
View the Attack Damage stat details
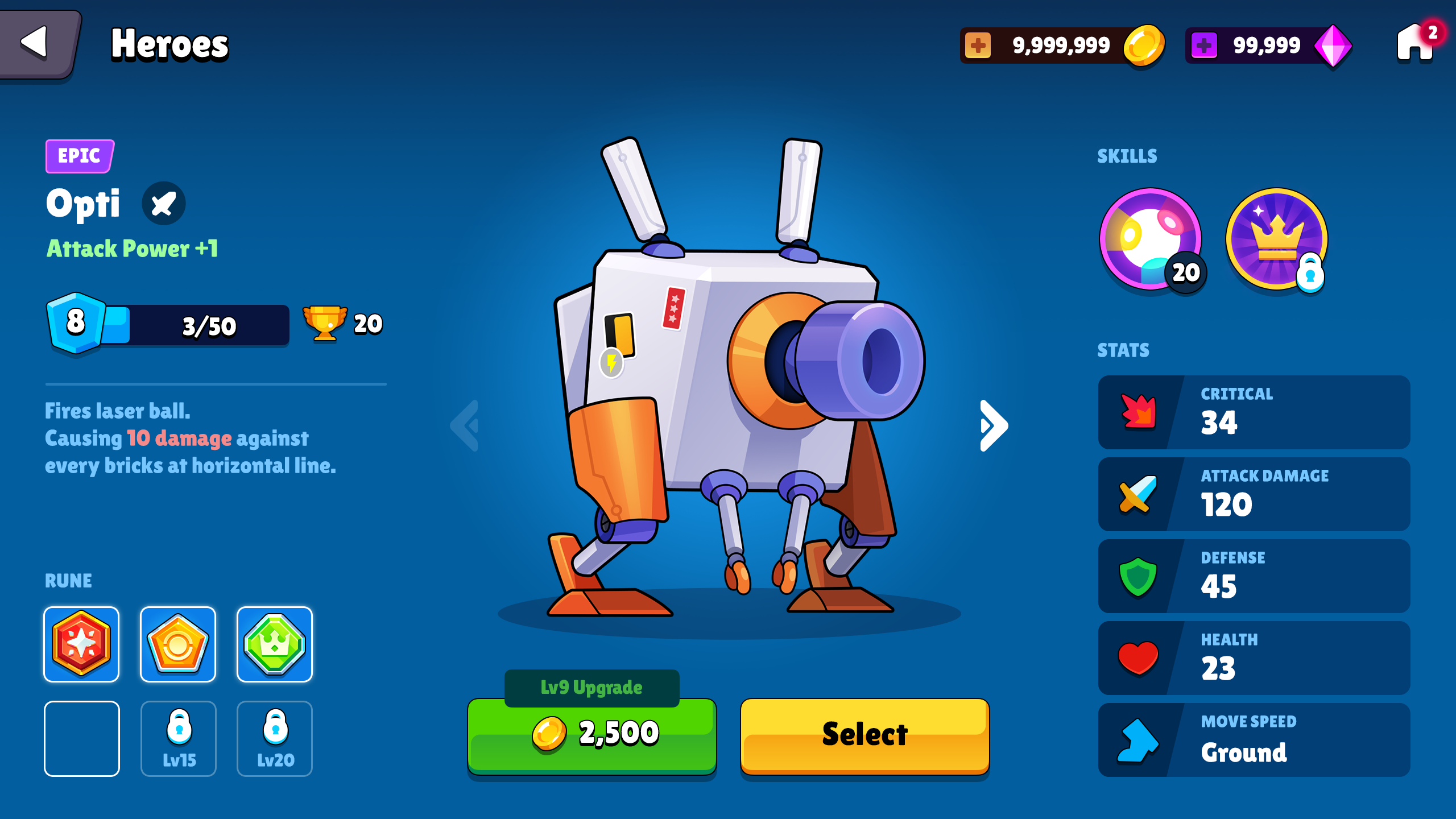1254,494
